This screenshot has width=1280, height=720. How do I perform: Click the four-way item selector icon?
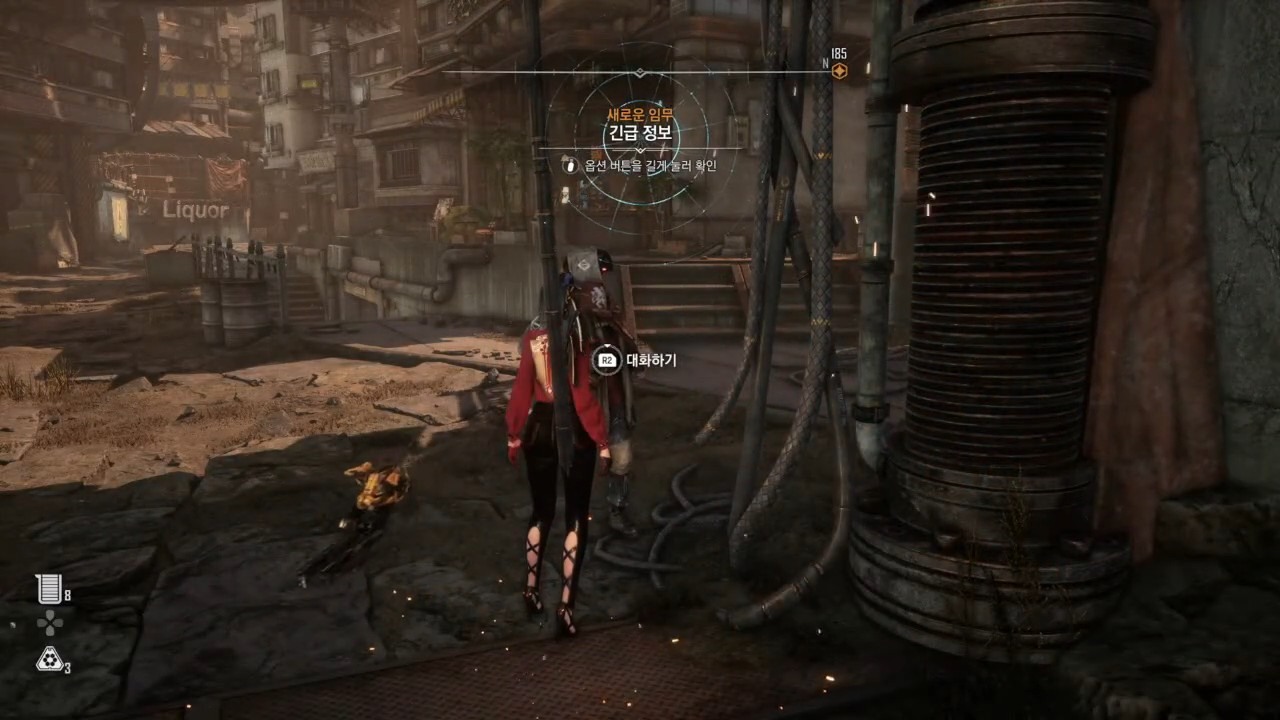point(49,623)
